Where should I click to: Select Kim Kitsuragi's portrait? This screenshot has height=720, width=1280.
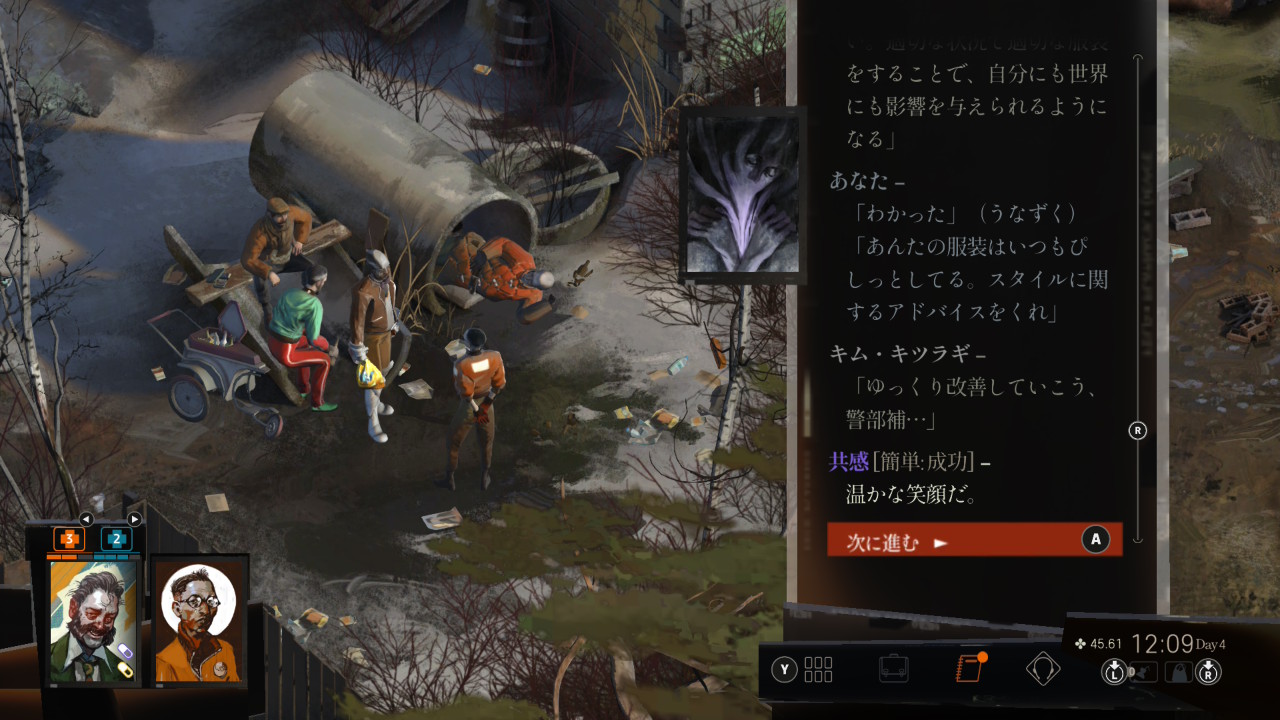click(199, 620)
